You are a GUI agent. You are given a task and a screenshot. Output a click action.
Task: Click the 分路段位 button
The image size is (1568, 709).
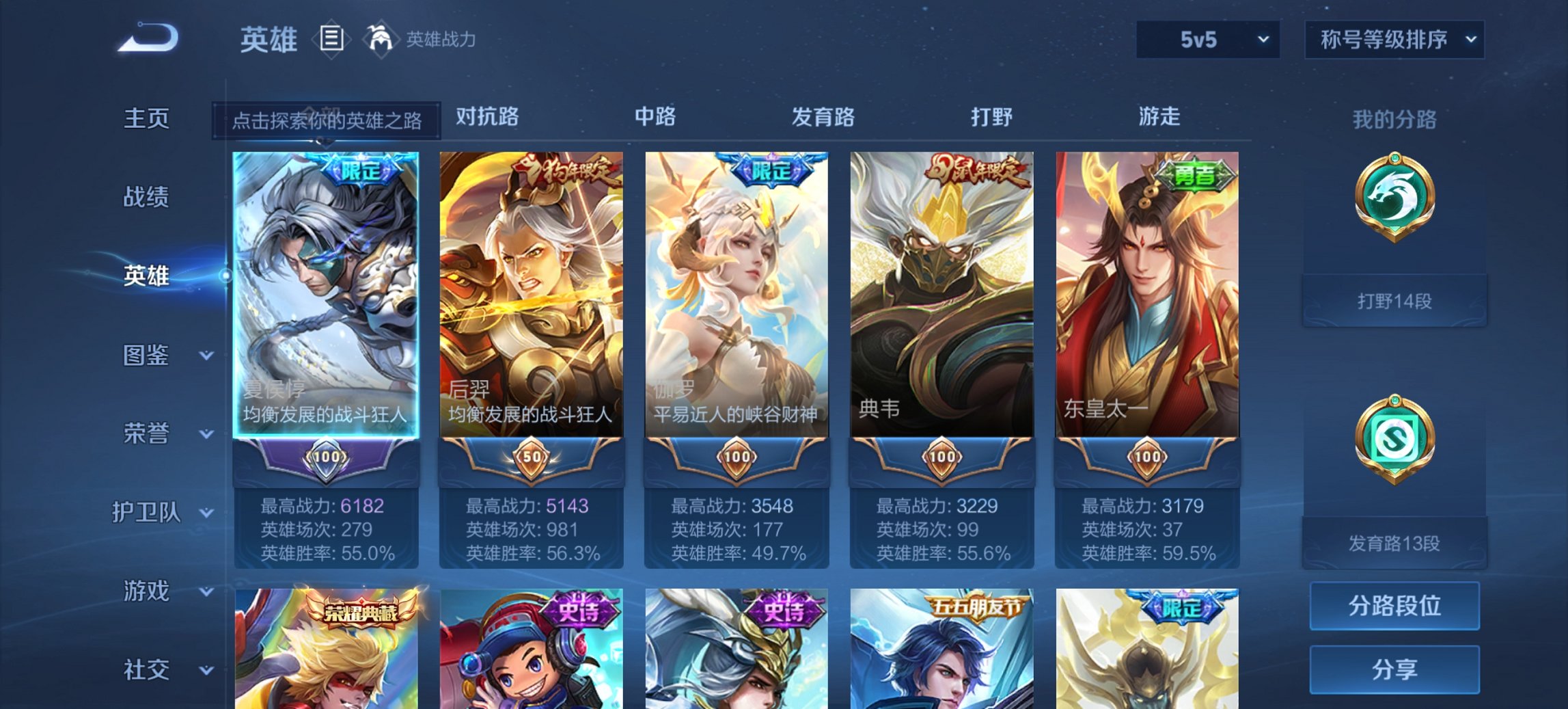pos(1394,606)
